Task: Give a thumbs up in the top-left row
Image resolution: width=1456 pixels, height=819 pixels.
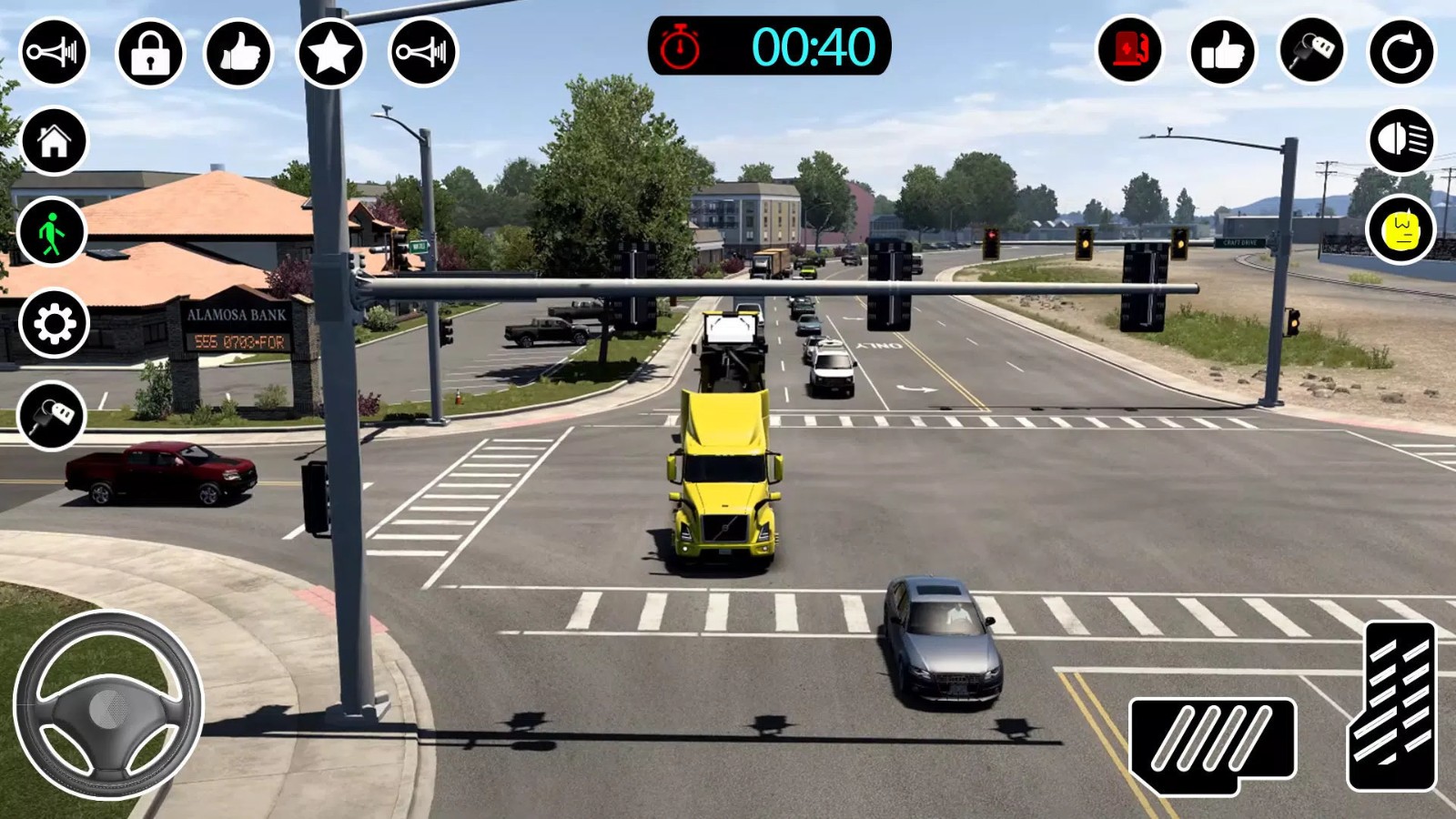Action: click(x=240, y=51)
